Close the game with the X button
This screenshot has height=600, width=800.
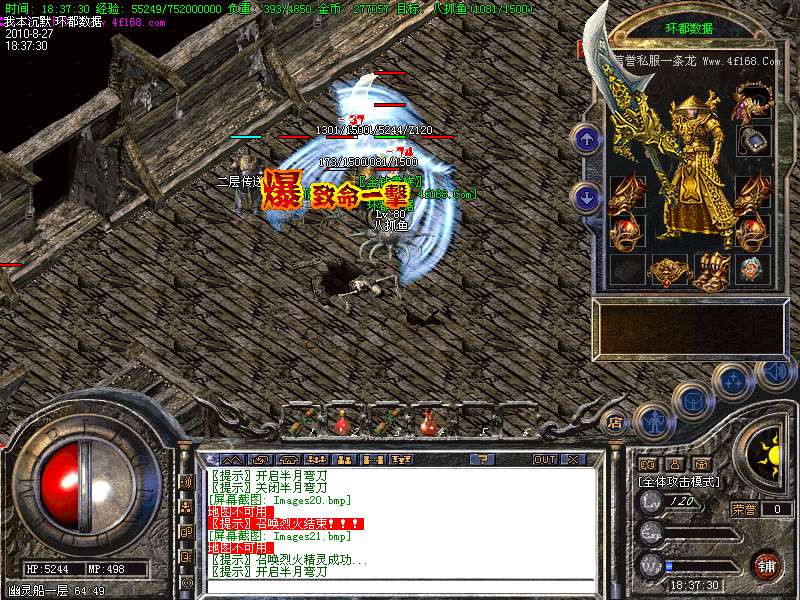tap(573, 459)
